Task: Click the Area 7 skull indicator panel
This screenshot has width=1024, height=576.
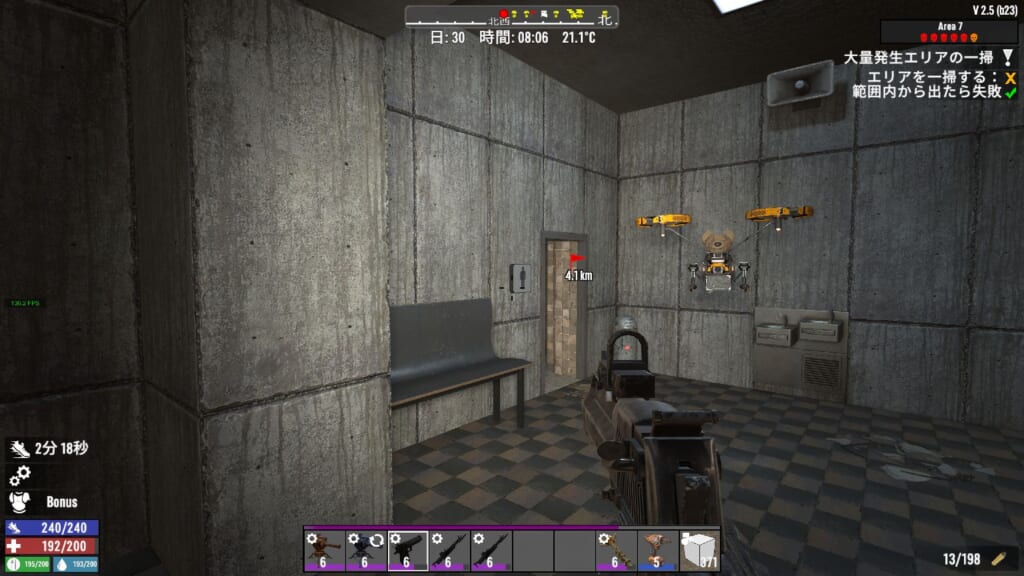Action: pos(949,32)
